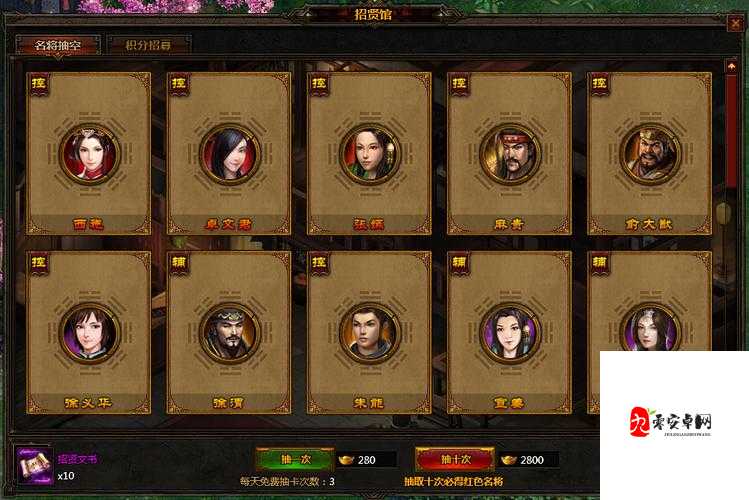Choose the 俞大猷 hero card
This screenshot has height=500, width=749.
(x=649, y=152)
